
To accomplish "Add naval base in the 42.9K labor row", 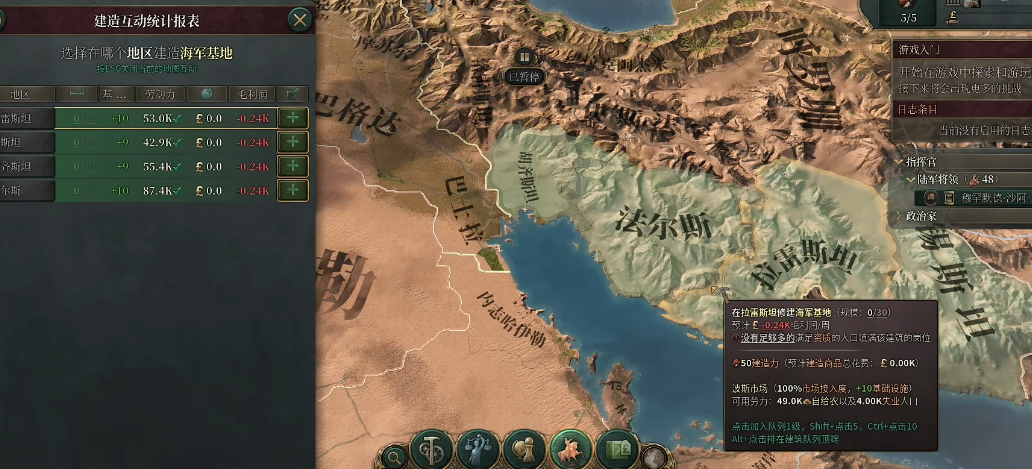I will tap(292, 142).
